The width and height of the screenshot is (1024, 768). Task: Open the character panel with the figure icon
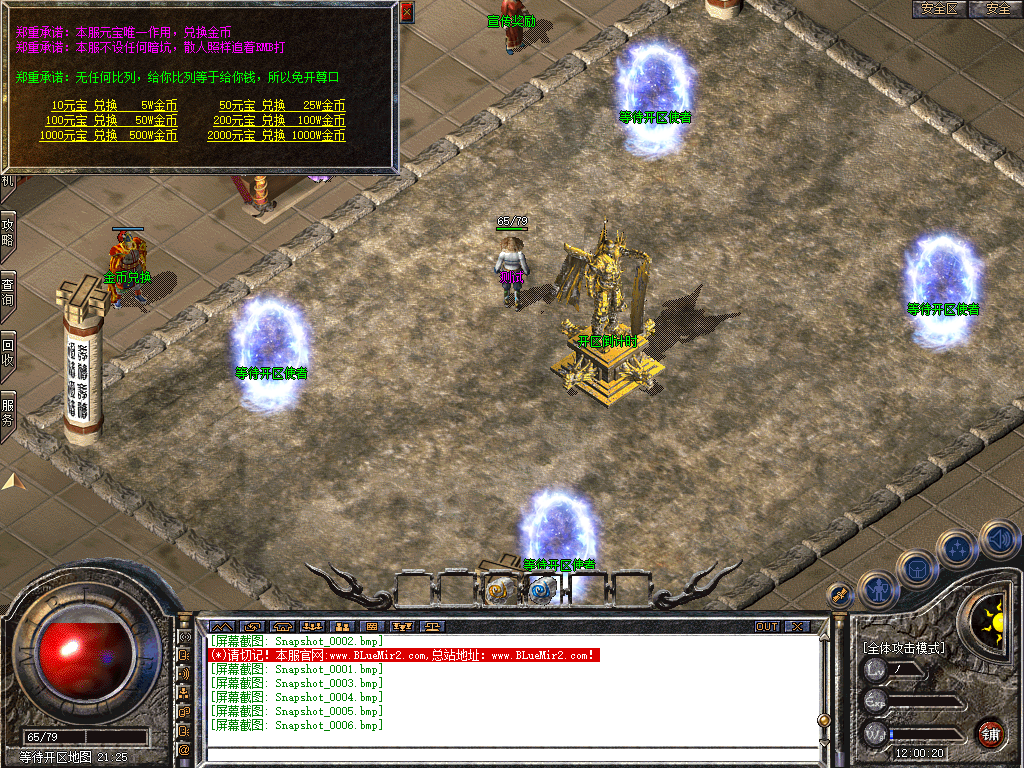pyautogui.click(x=878, y=590)
